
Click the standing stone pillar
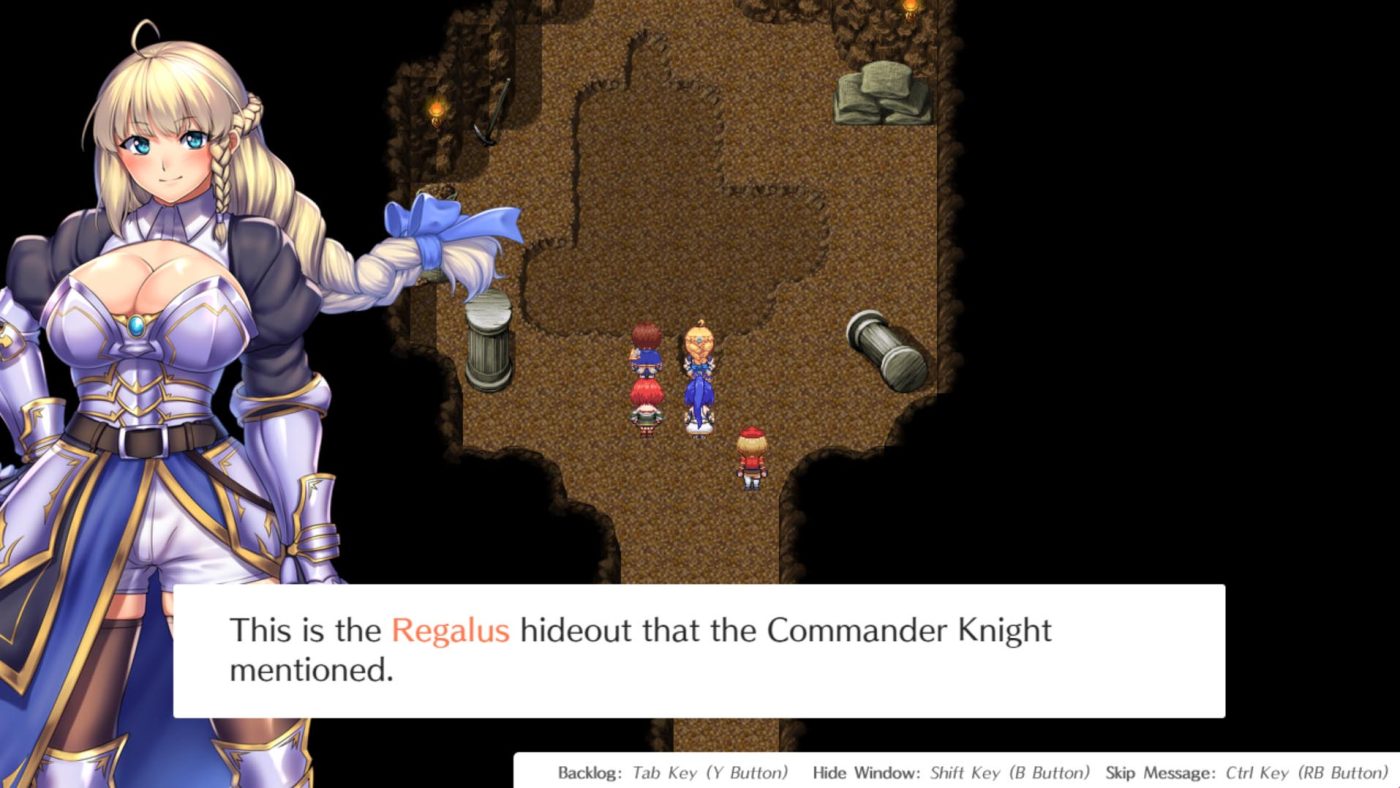click(x=487, y=340)
